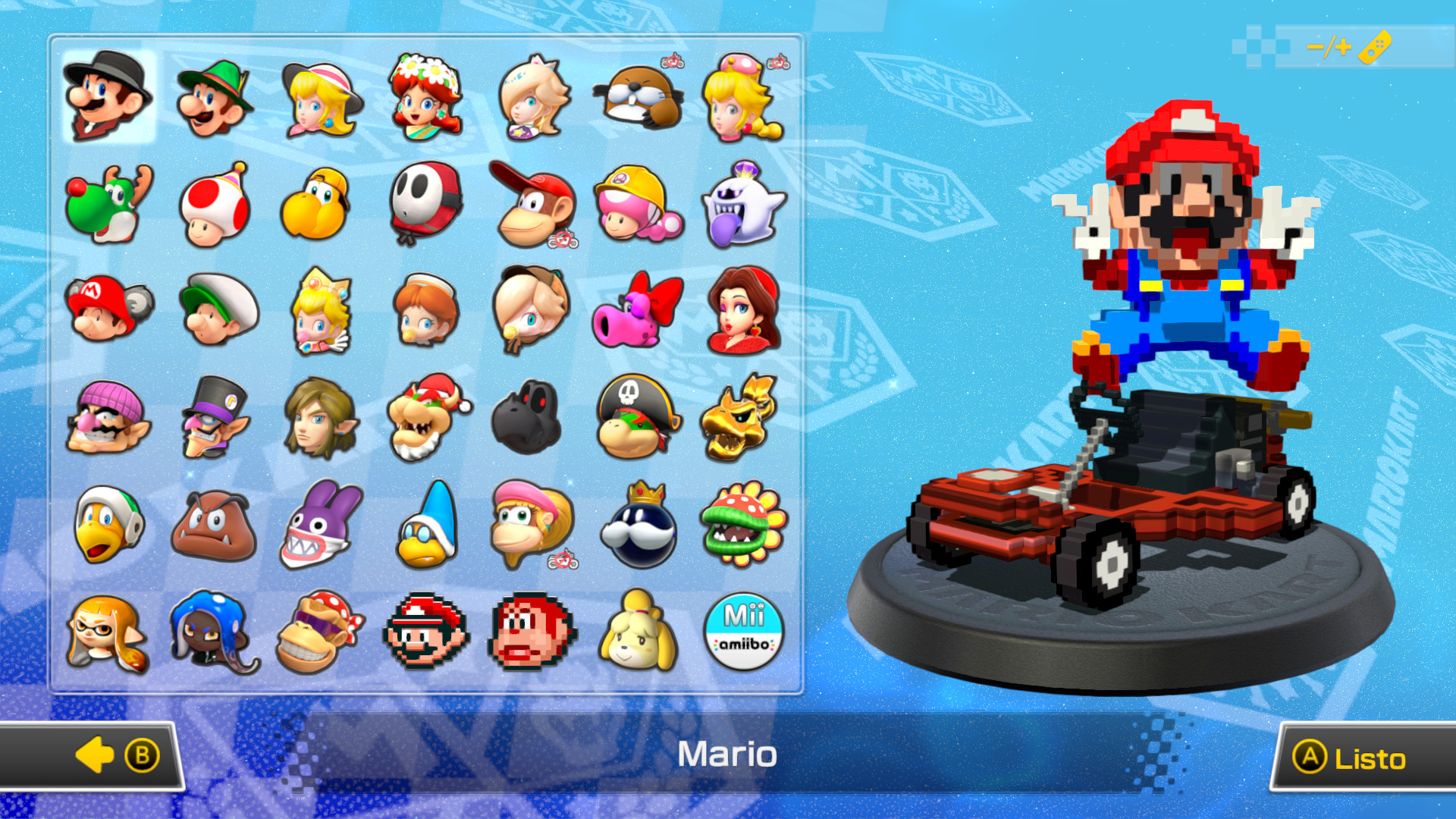The width and height of the screenshot is (1456, 819).
Task: Select the Inkling Girl character
Action: click(108, 630)
